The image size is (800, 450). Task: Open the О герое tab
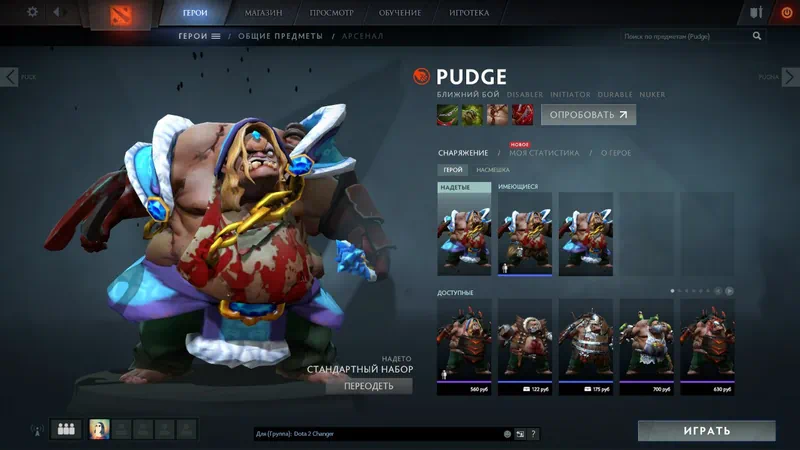[616, 153]
